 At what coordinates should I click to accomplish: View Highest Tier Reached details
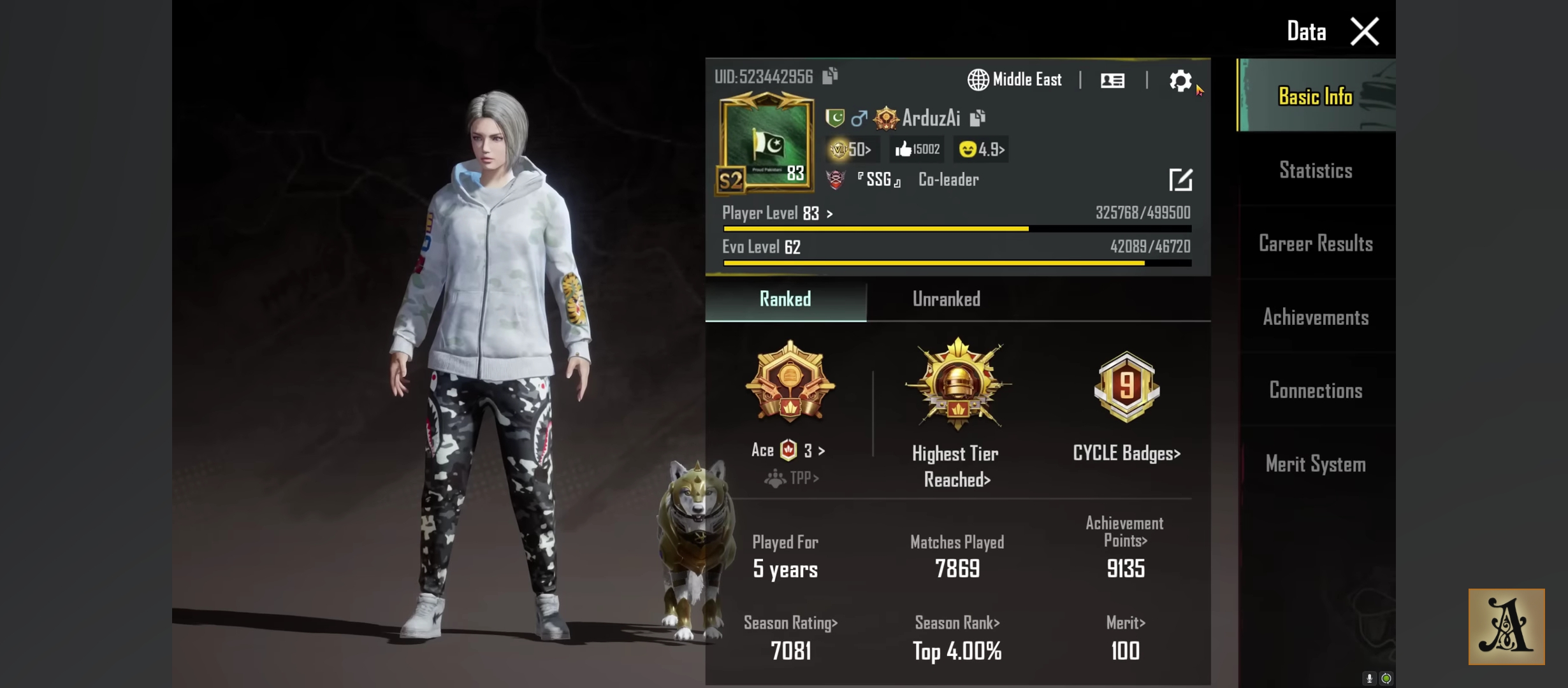(x=957, y=414)
